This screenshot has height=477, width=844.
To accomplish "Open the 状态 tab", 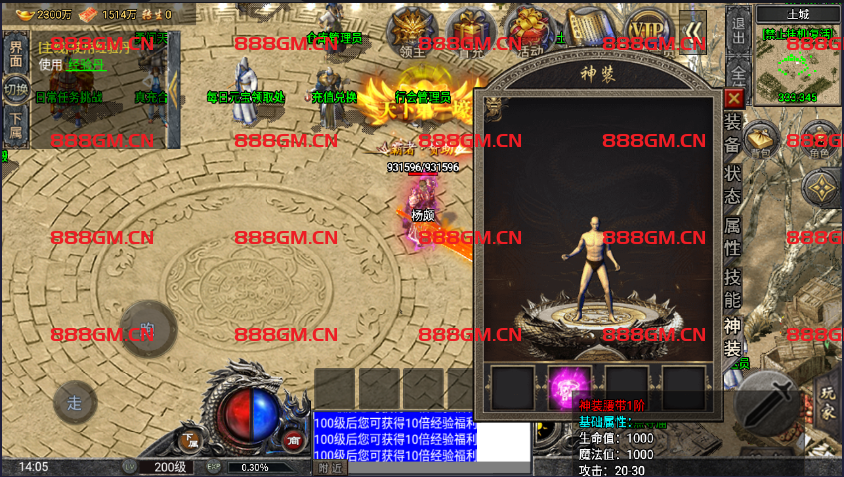I will [733, 183].
